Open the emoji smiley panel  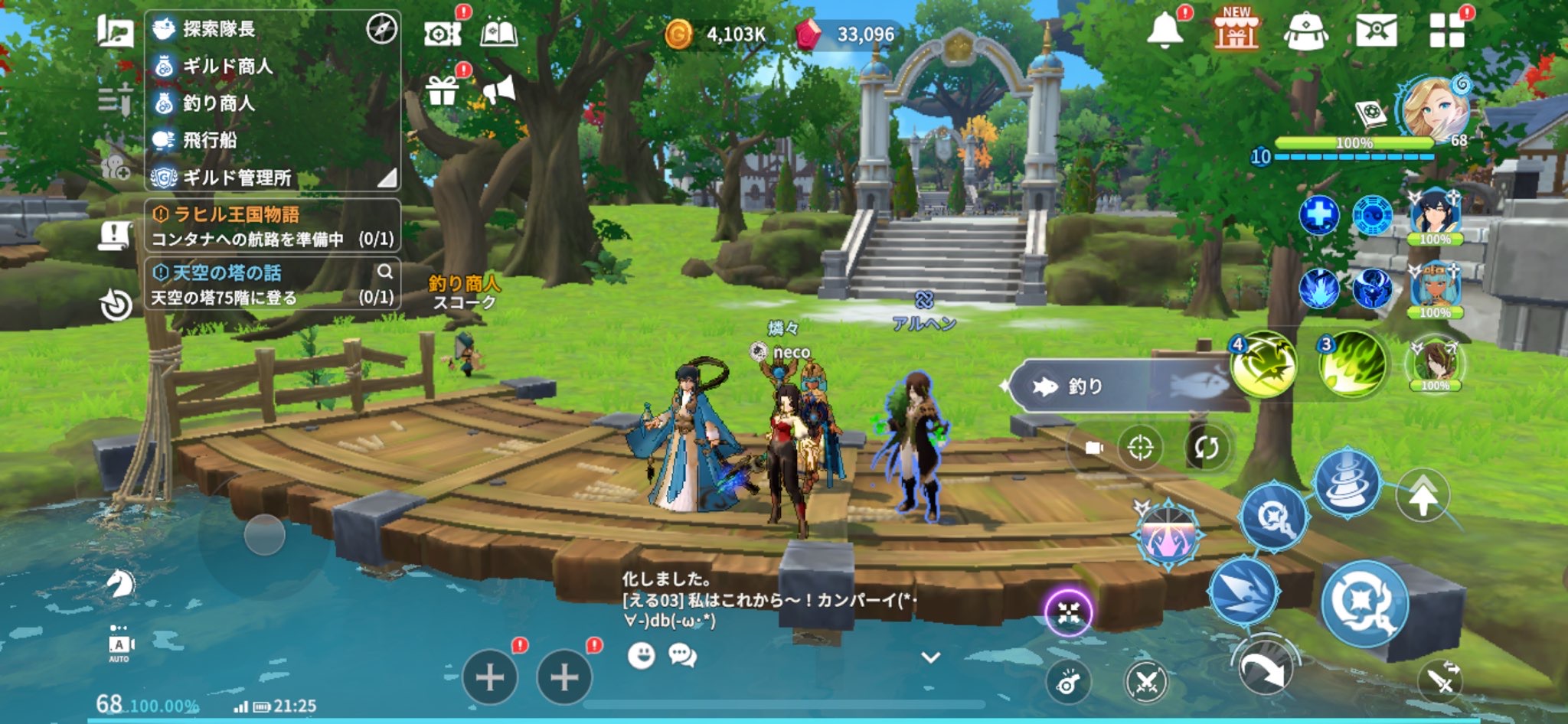tap(641, 655)
